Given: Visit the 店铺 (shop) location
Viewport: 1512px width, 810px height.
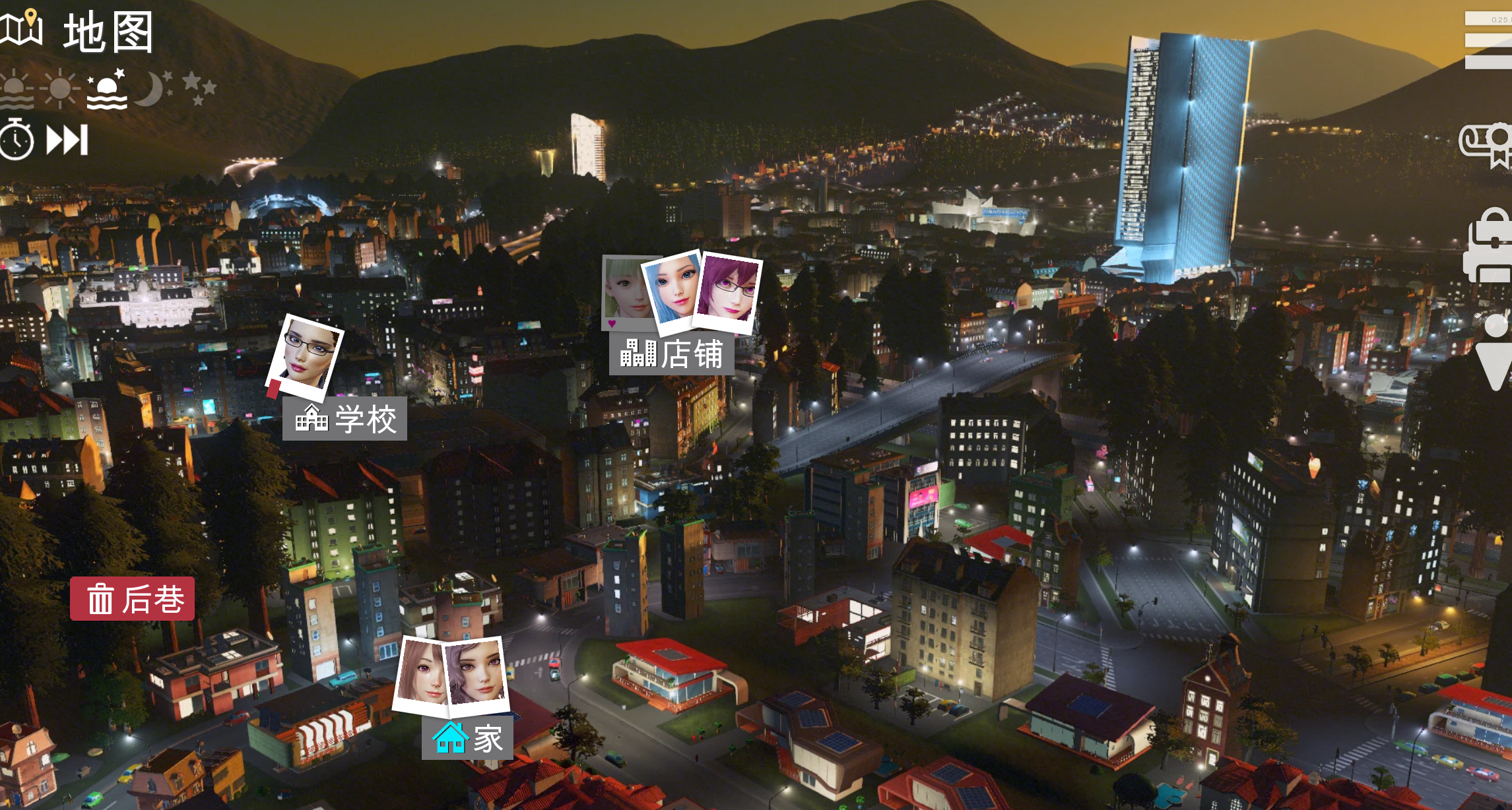Looking at the screenshot, I should click(671, 354).
